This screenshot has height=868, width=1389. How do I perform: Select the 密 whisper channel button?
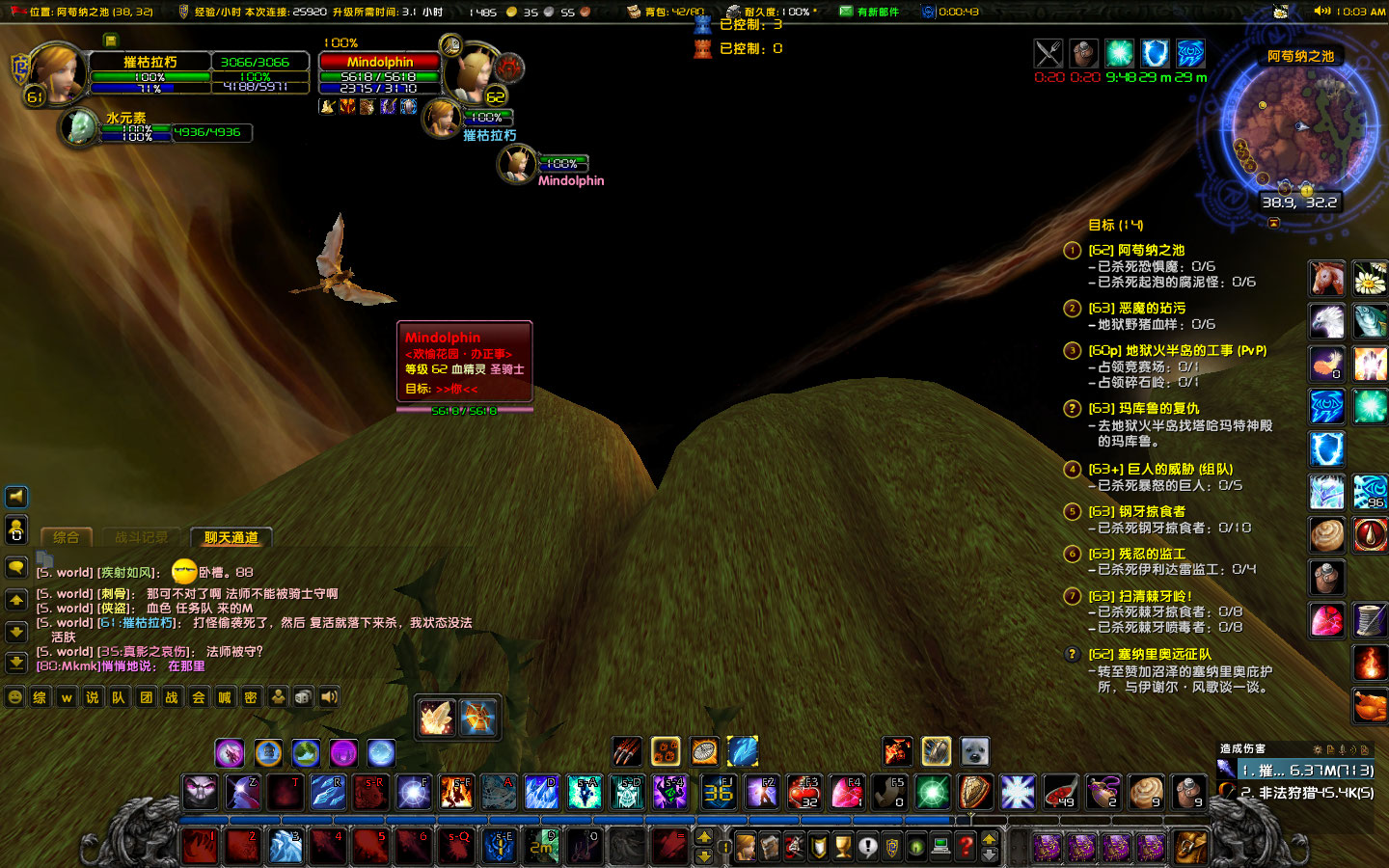(251, 696)
